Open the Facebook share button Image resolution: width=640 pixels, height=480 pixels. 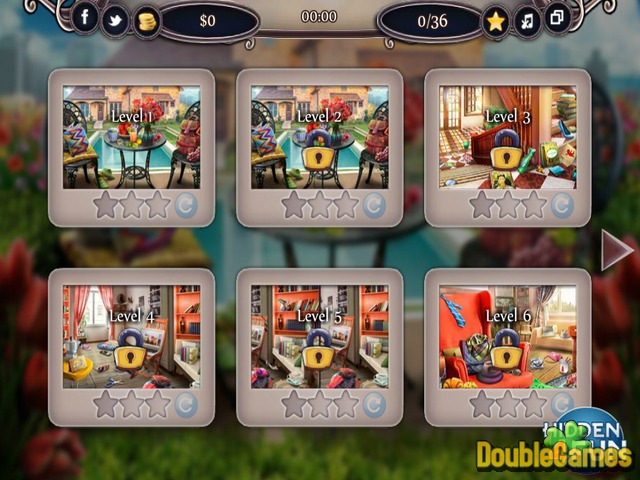pyautogui.click(x=85, y=19)
